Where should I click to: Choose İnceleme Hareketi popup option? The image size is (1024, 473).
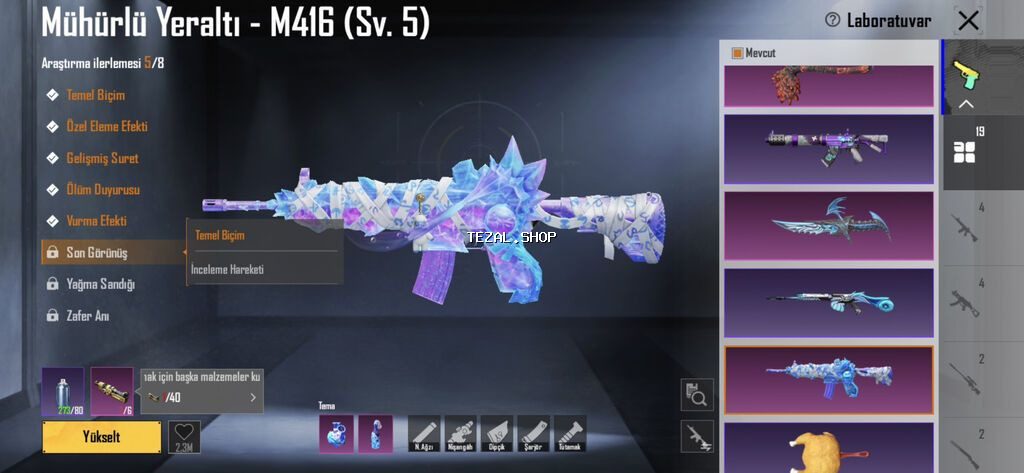click(227, 269)
